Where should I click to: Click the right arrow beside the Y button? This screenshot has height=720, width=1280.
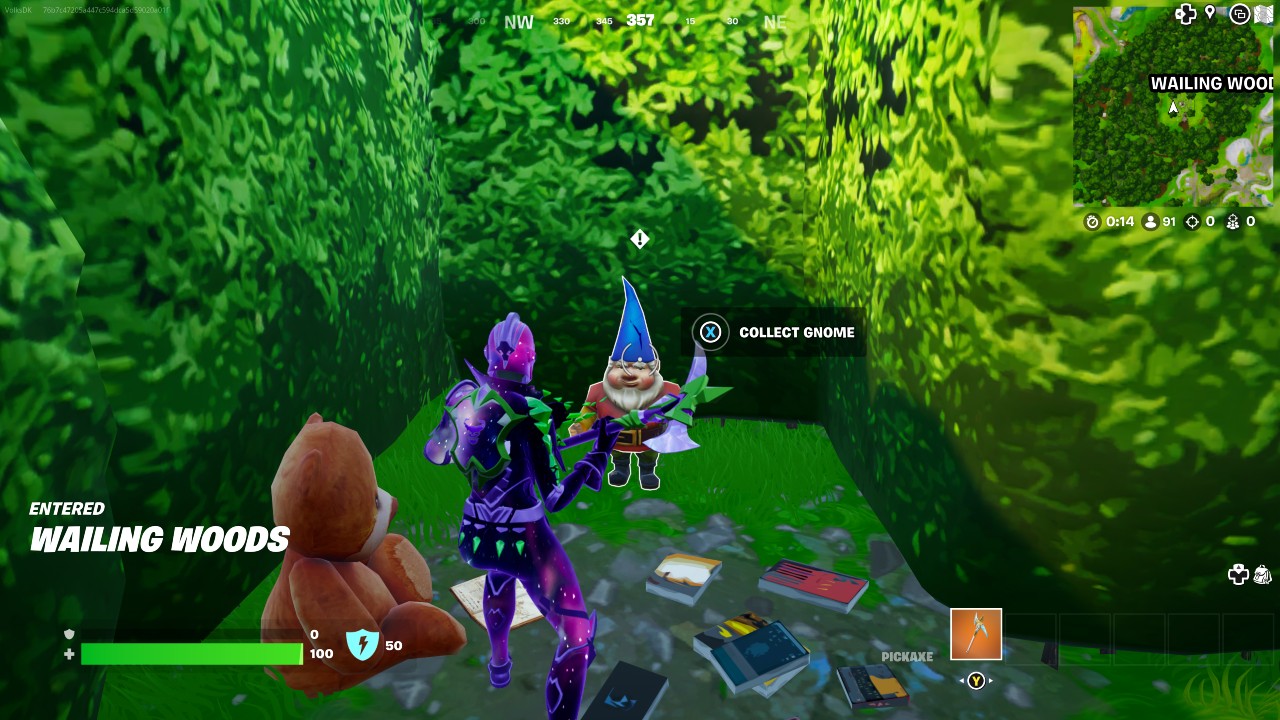click(990, 681)
